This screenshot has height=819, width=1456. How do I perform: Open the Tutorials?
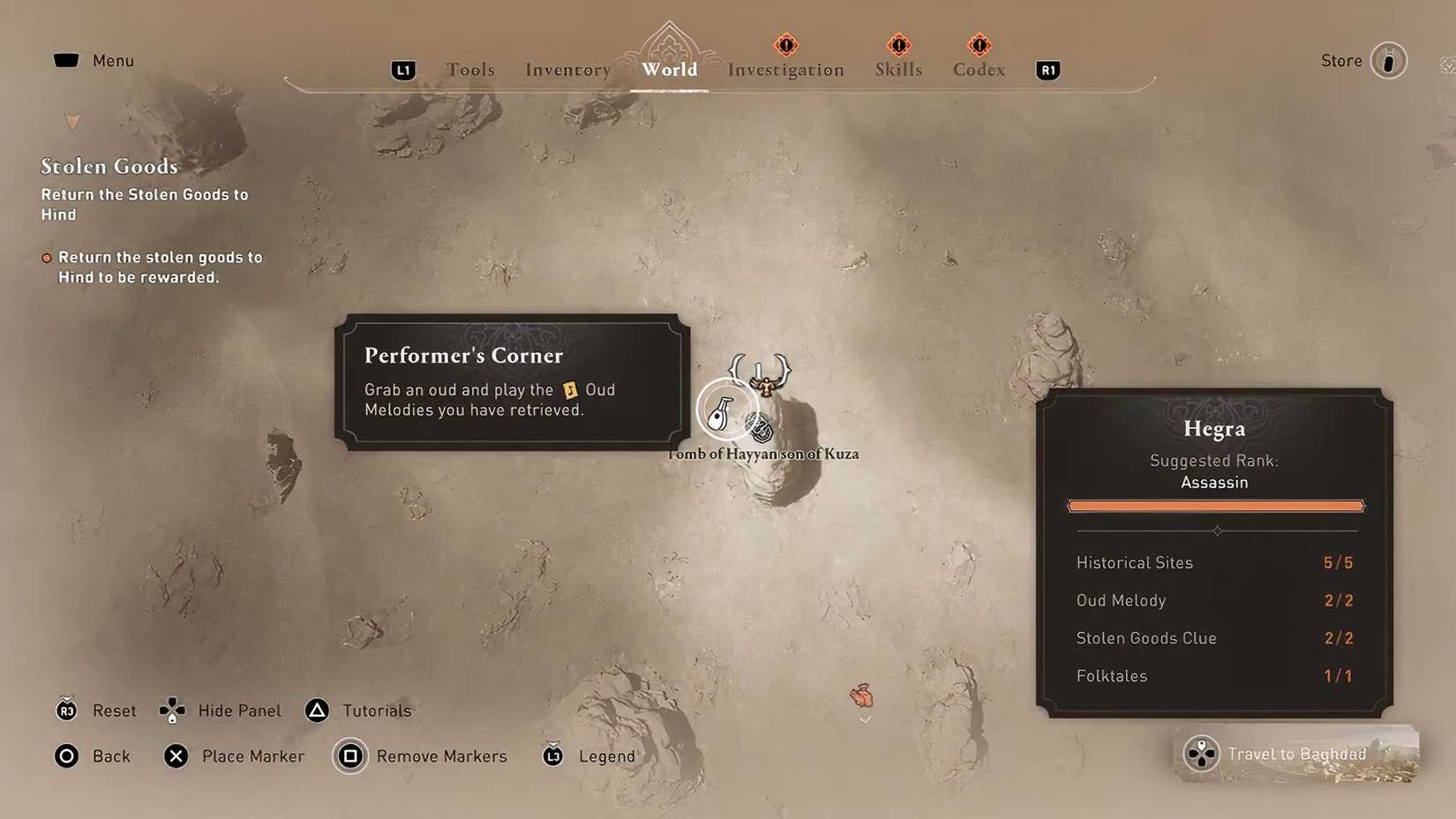(x=357, y=710)
